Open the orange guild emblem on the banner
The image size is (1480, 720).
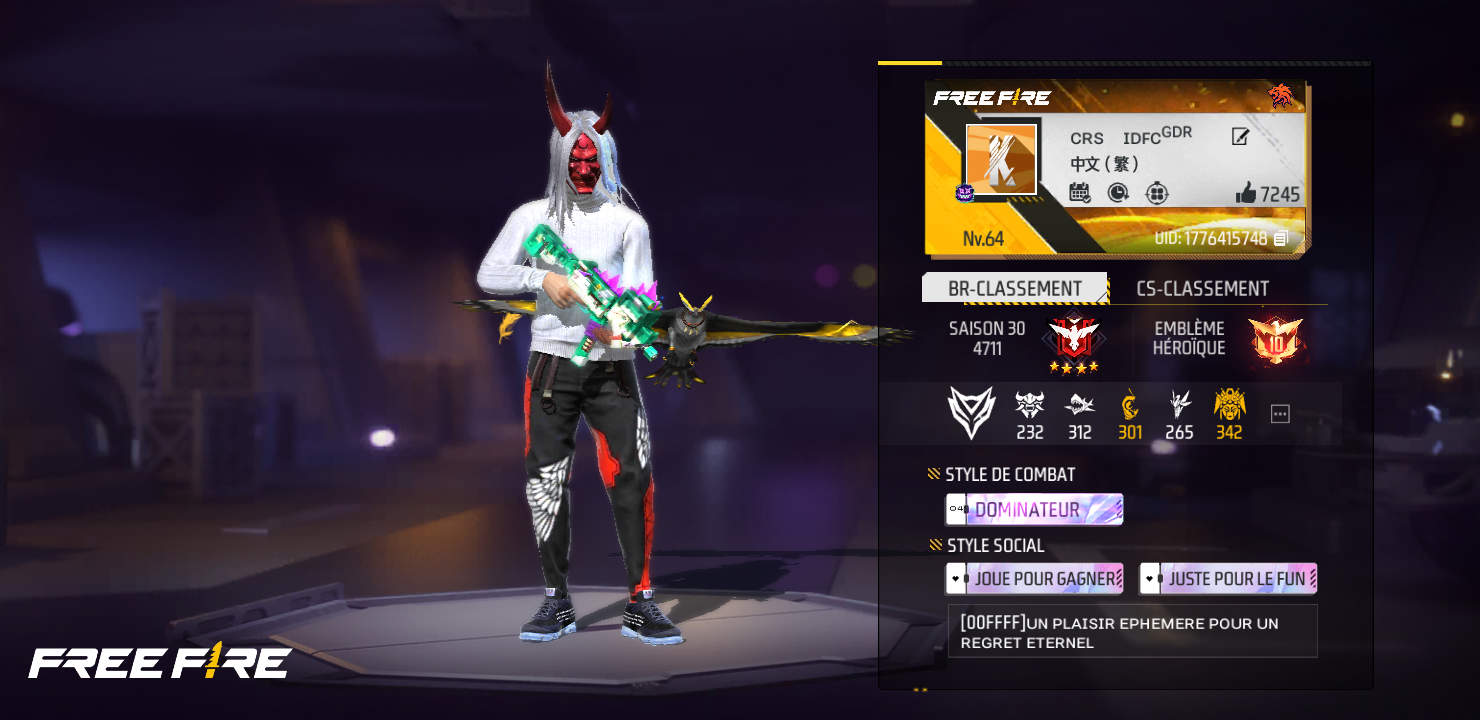tap(1280, 96)
